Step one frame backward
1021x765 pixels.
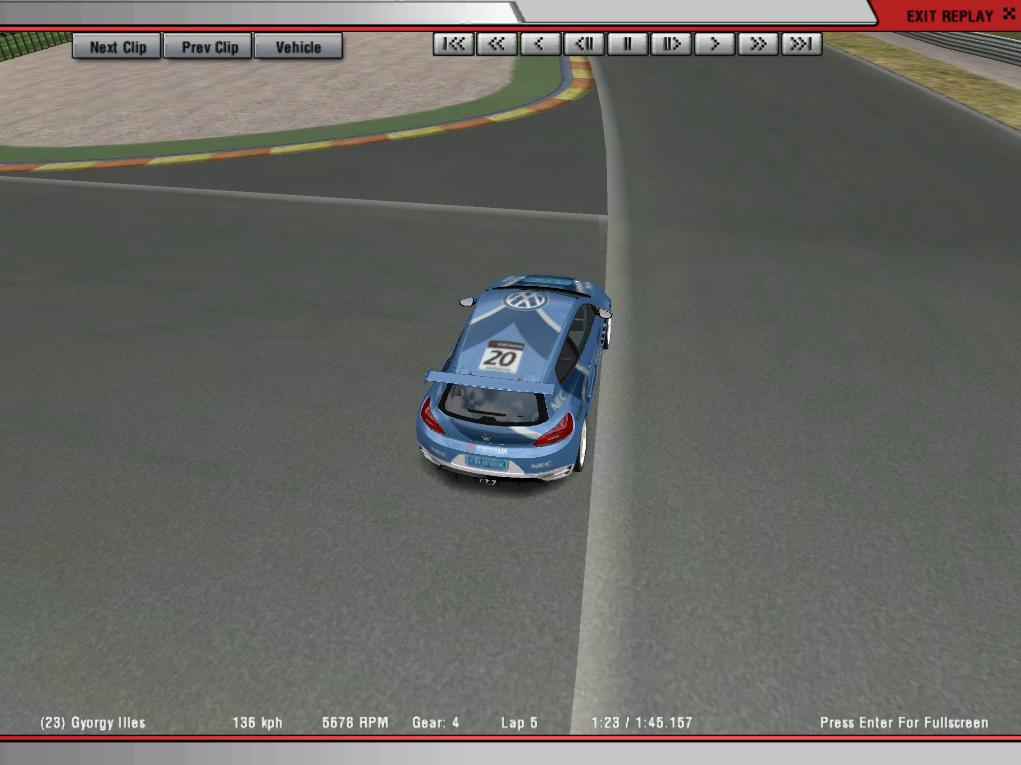coord(584,44)
